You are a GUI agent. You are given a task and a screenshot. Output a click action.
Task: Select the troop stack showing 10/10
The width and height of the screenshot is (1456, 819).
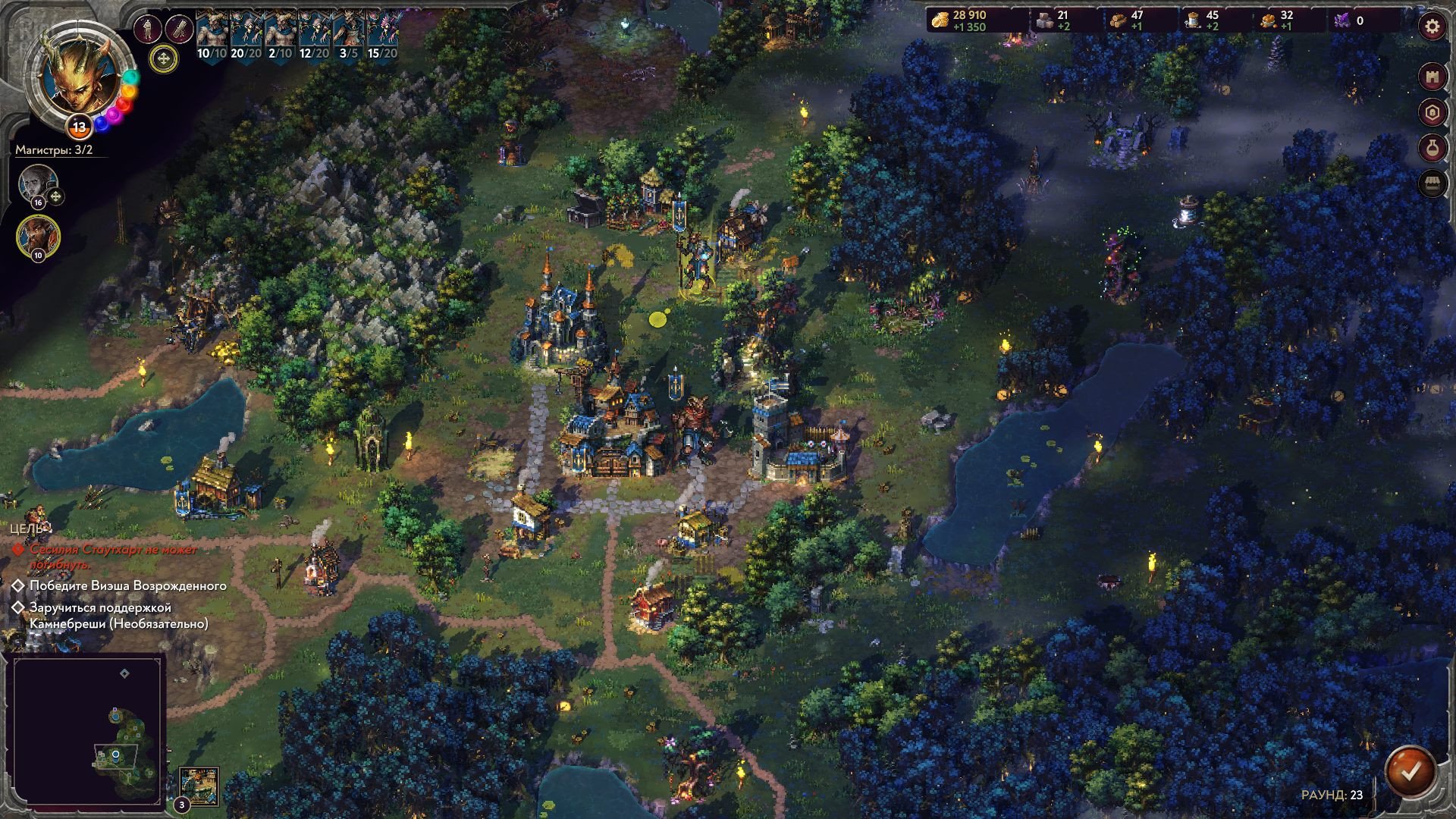(x=212, y=35)
